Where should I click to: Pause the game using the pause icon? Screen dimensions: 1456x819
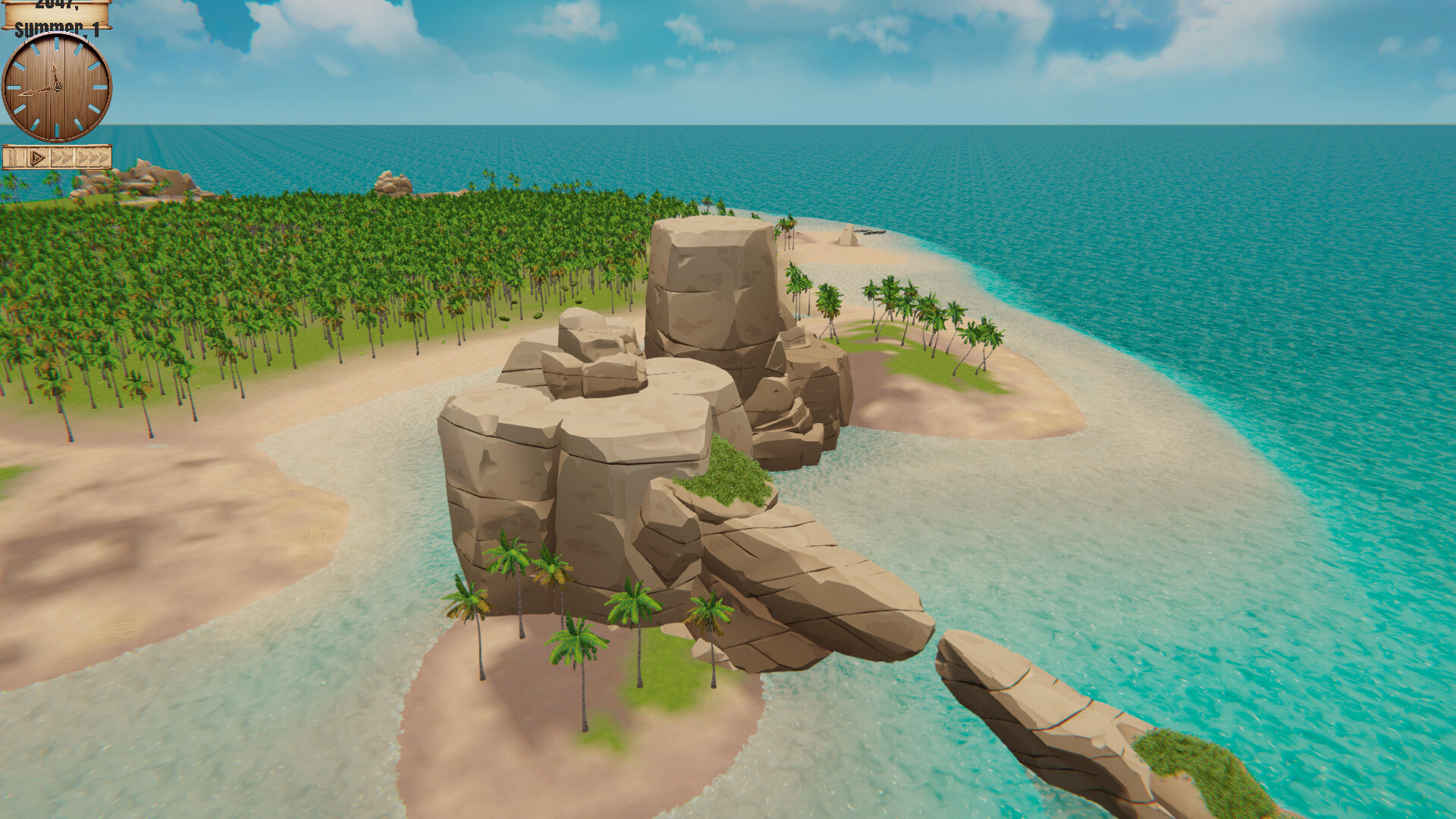[13, 158]
